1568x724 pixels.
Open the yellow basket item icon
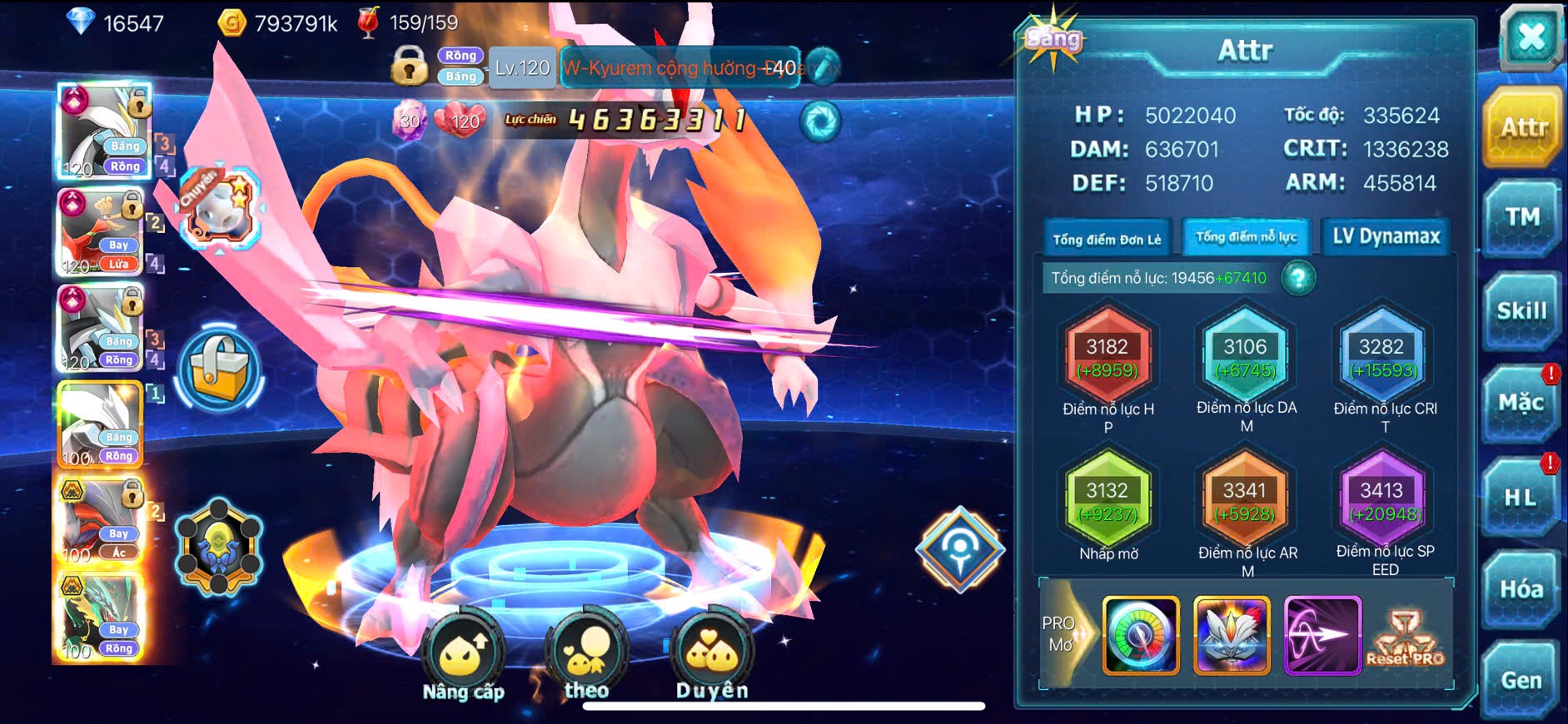point(219,371)
